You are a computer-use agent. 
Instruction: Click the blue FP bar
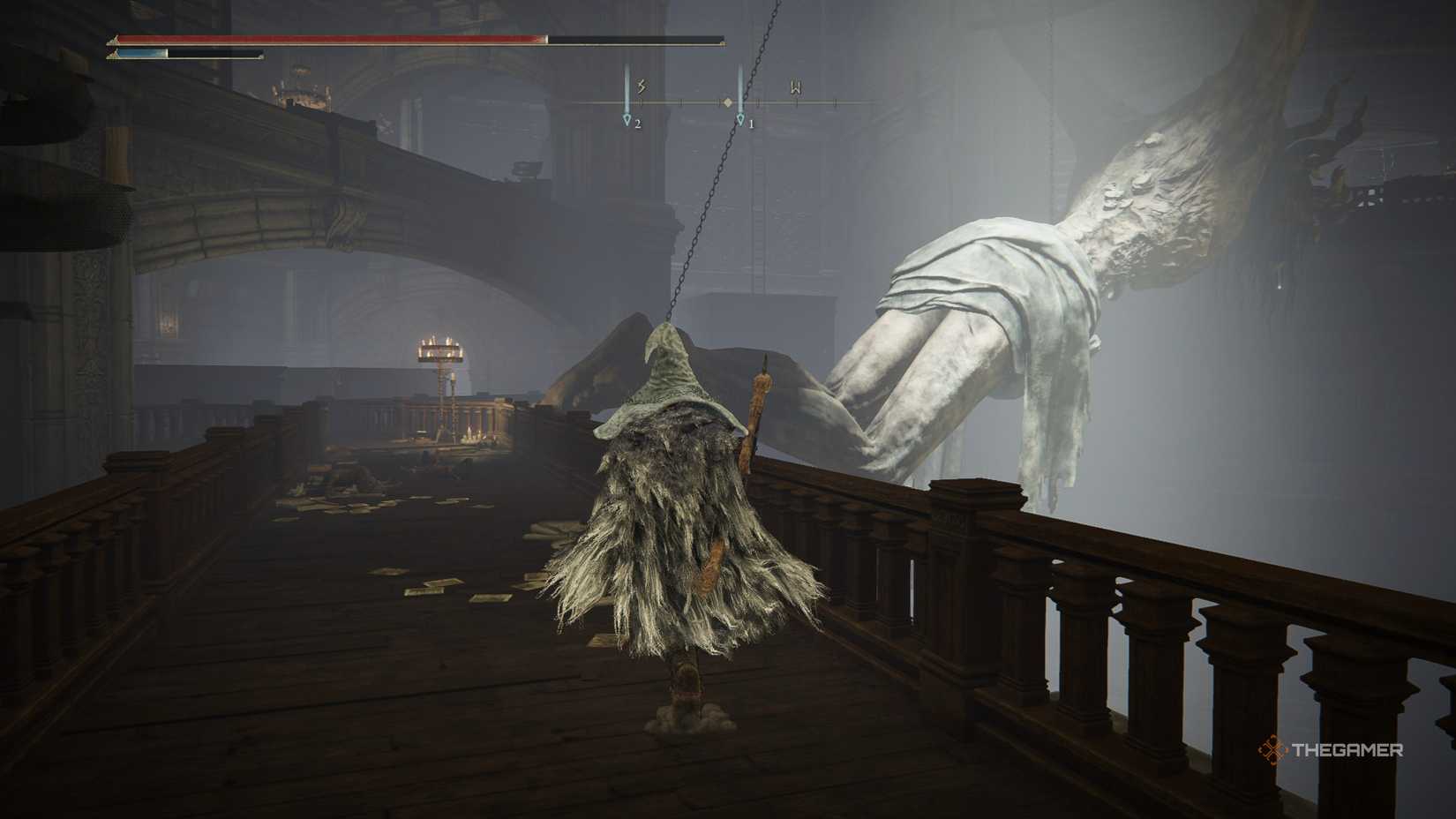(x=141, y=53)
